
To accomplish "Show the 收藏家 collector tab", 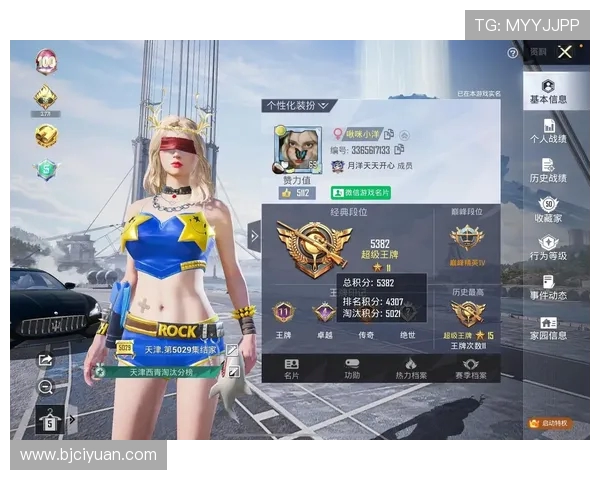I will coord(548,209).
